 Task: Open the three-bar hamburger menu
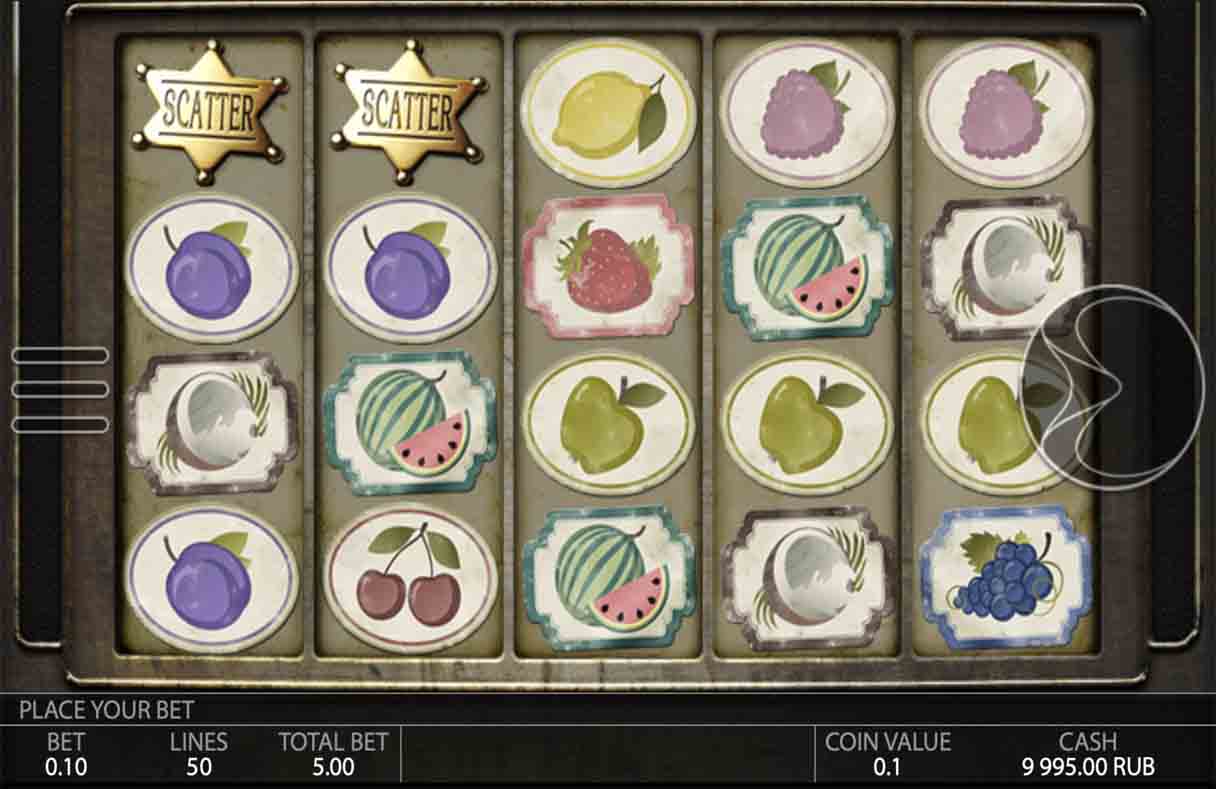[x=60, y=389]
